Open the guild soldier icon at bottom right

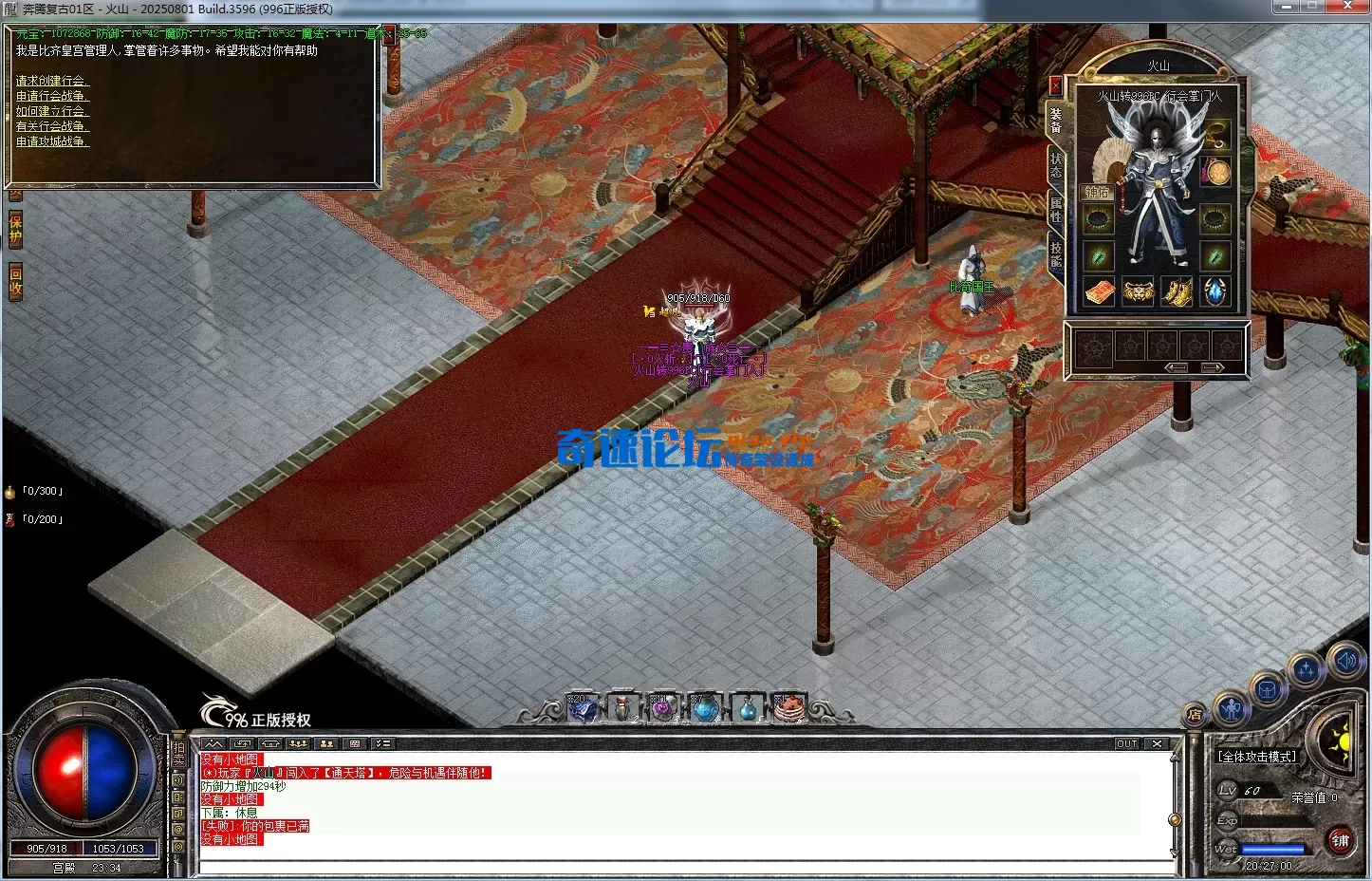click(x=1231, y=709)
